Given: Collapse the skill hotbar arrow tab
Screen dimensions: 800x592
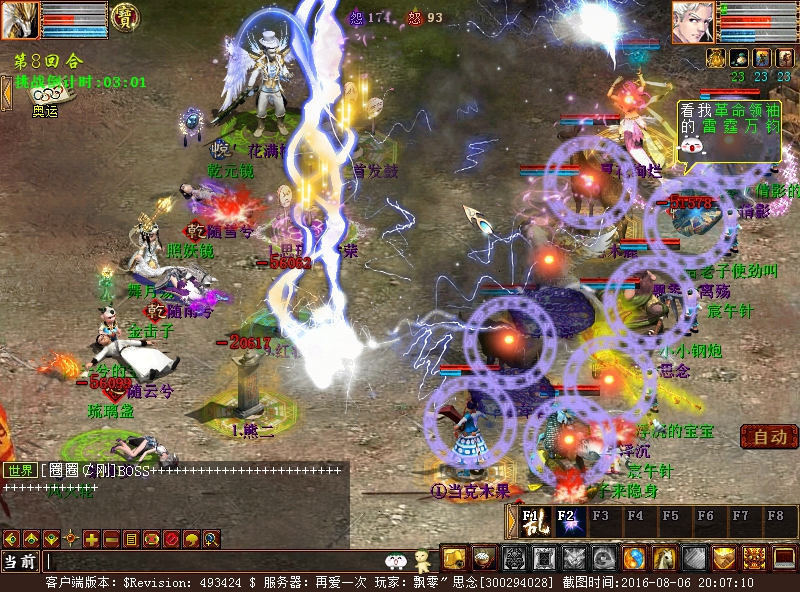Looking at the screenshot, I should click(512, 521).
